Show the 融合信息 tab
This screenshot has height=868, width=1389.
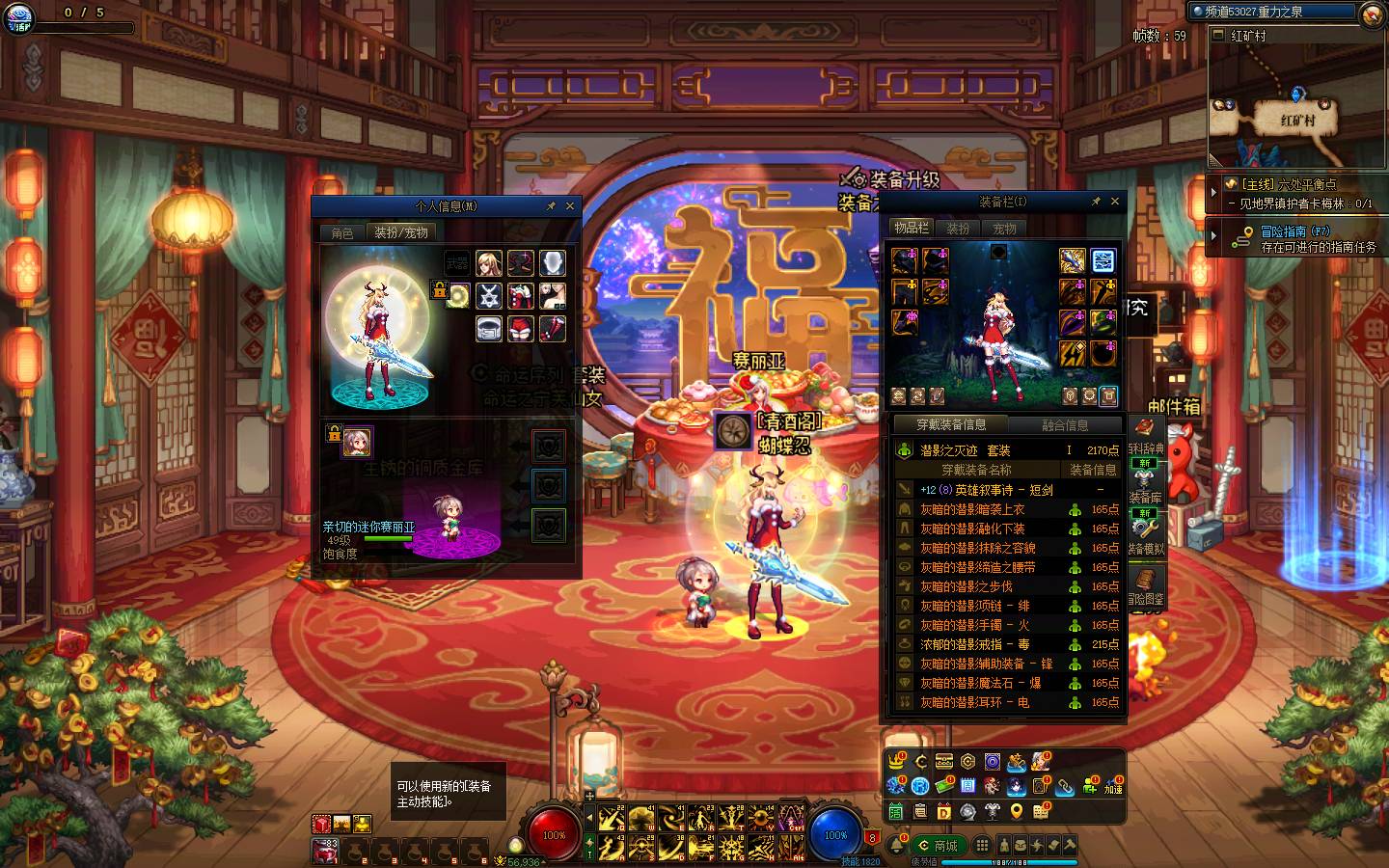(x=1065, y=424)
